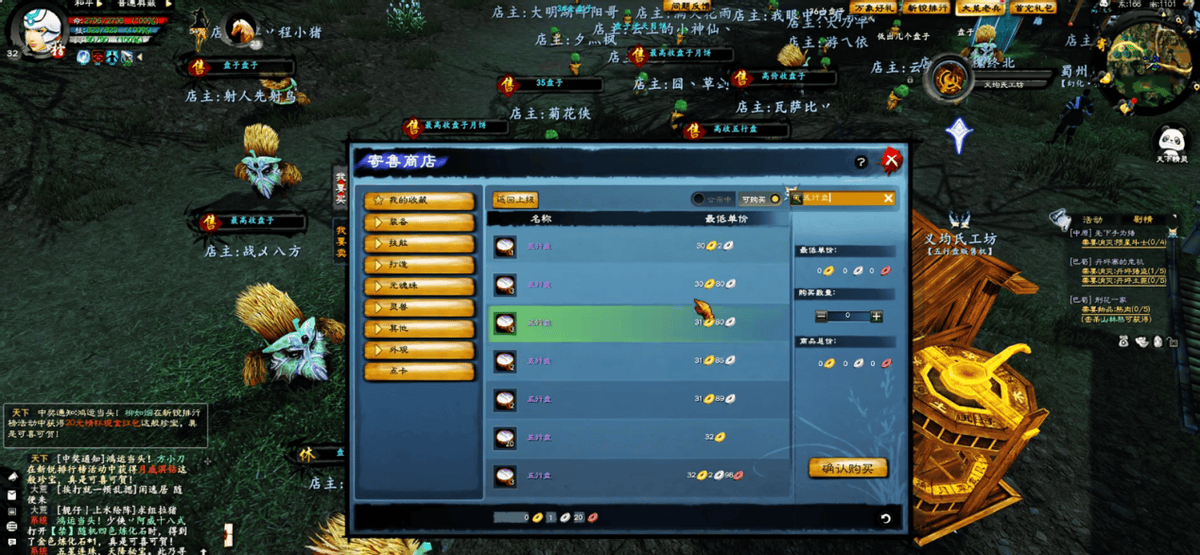
Task: Toggle the 可购买 purchasable filter
Action: 760,199
